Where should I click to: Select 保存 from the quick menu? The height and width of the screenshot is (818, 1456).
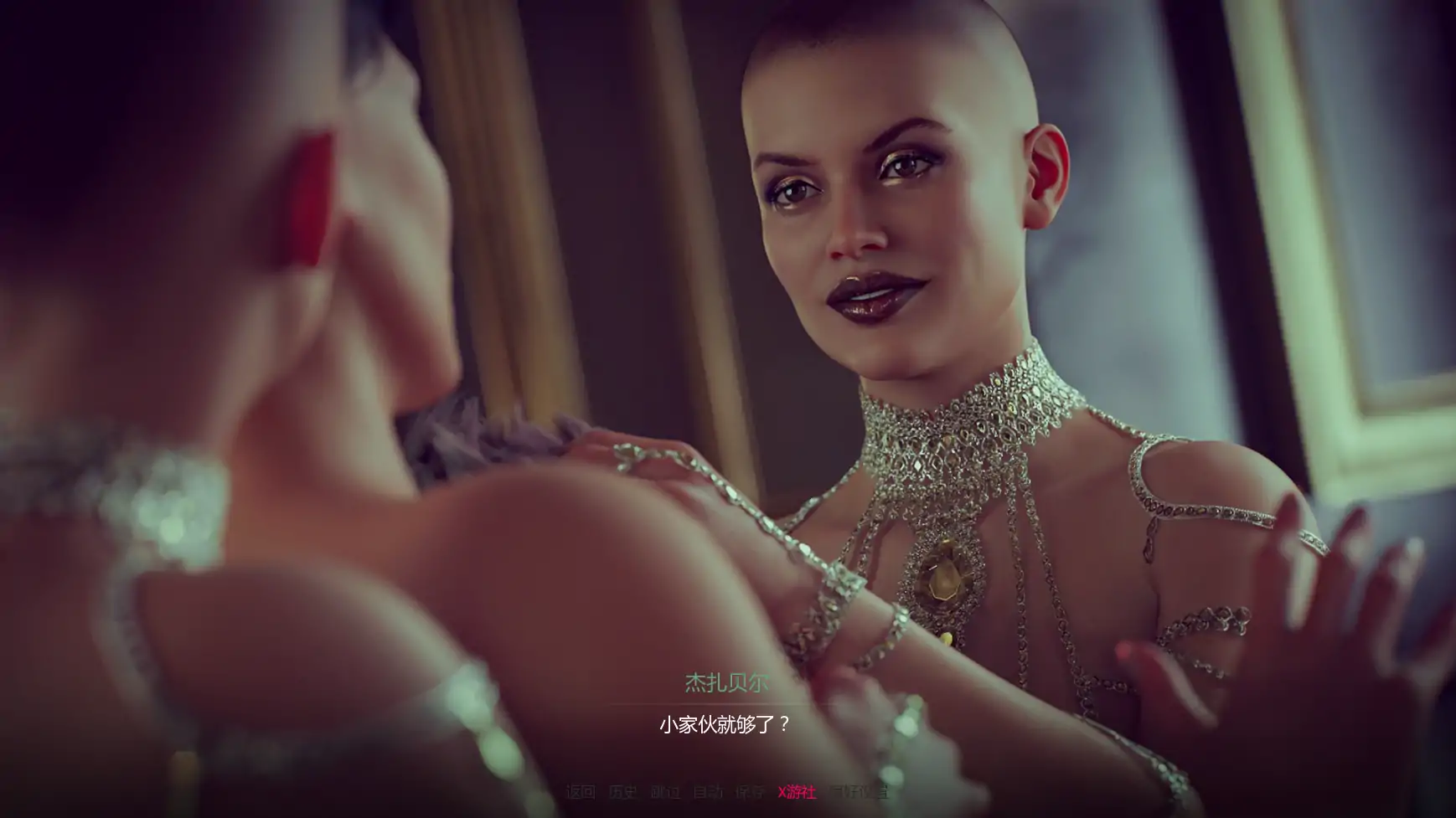pos(750,792)
